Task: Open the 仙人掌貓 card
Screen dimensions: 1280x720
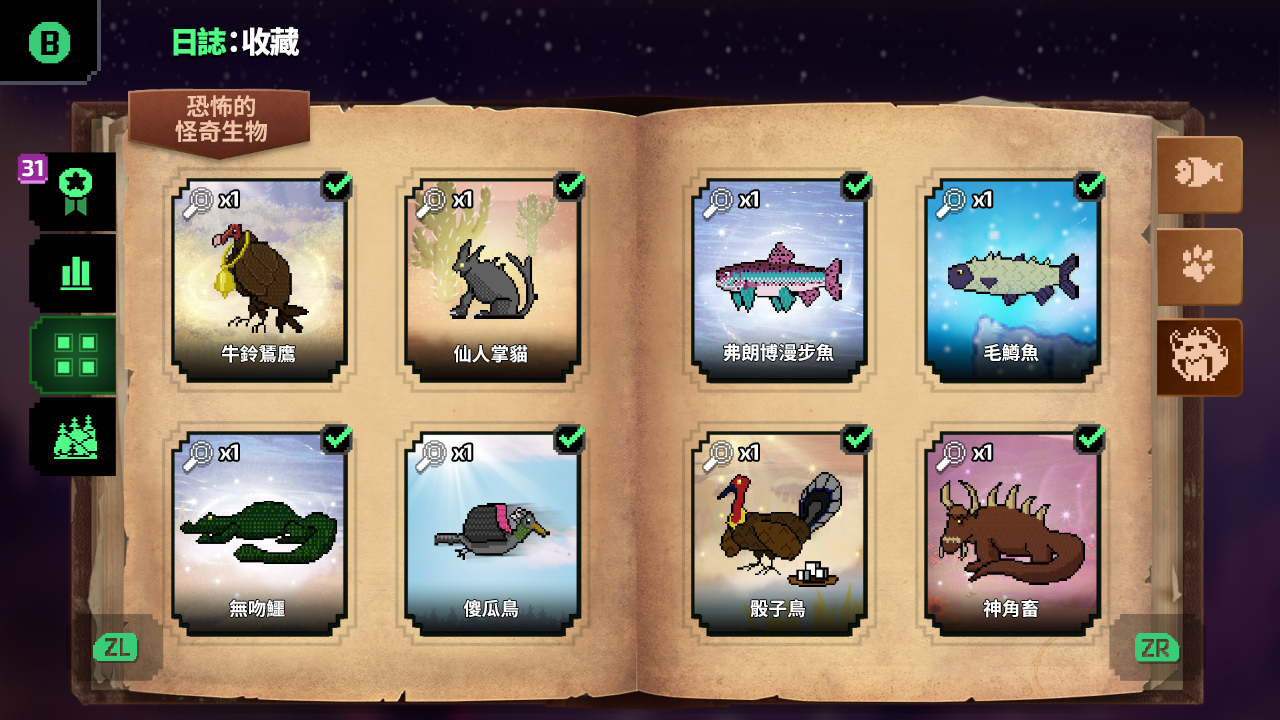Action: point(492,281)
